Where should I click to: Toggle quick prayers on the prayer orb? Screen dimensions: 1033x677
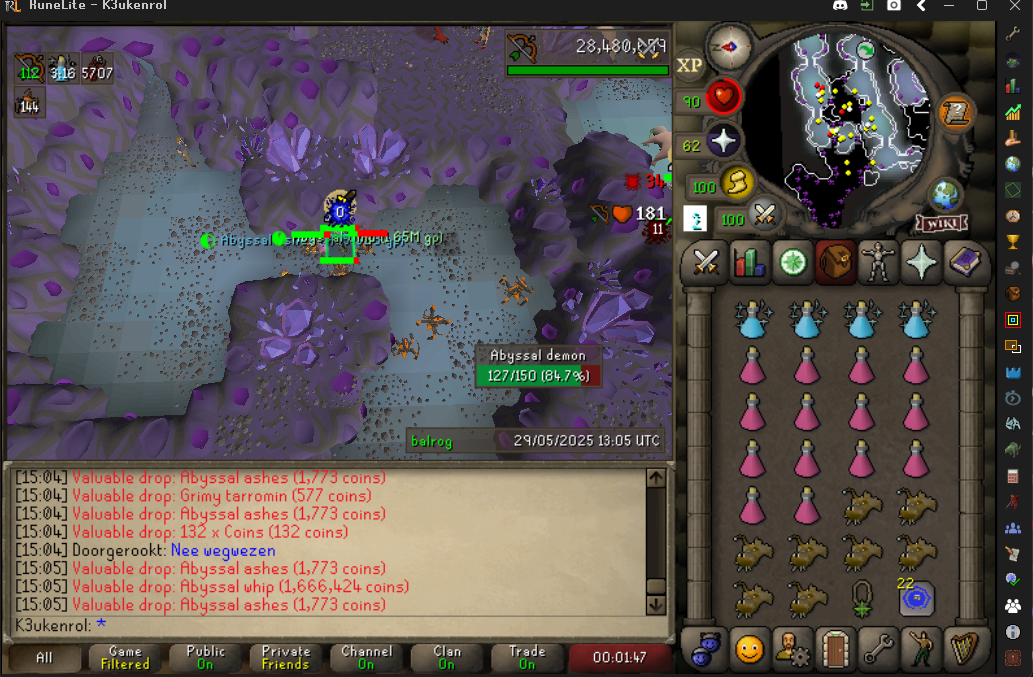[722, 141]
